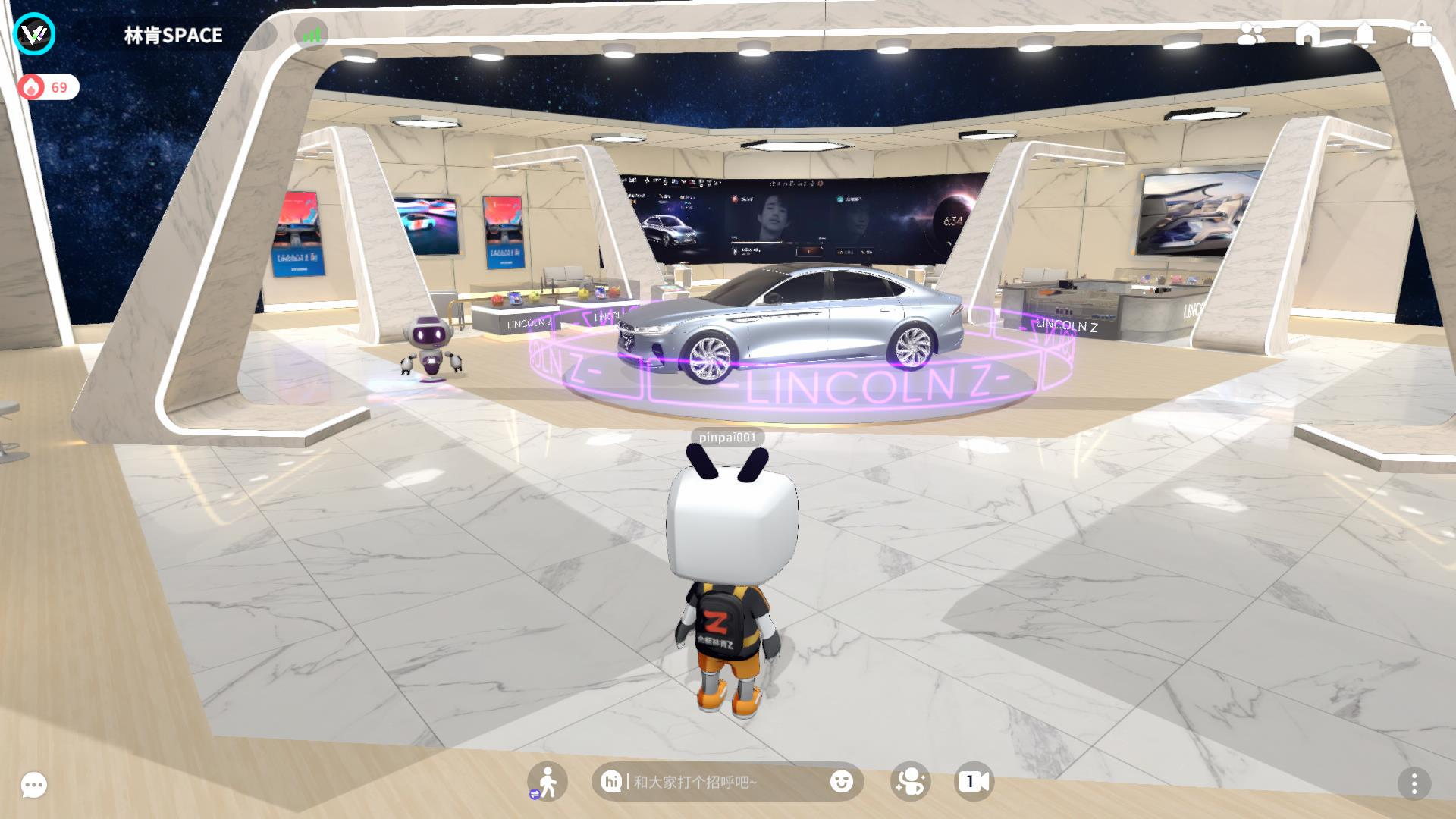The width and height of the screenshot is (1456, 819).
Task: Tap the flame popularity badge
Action: click(x=48, y=87)
